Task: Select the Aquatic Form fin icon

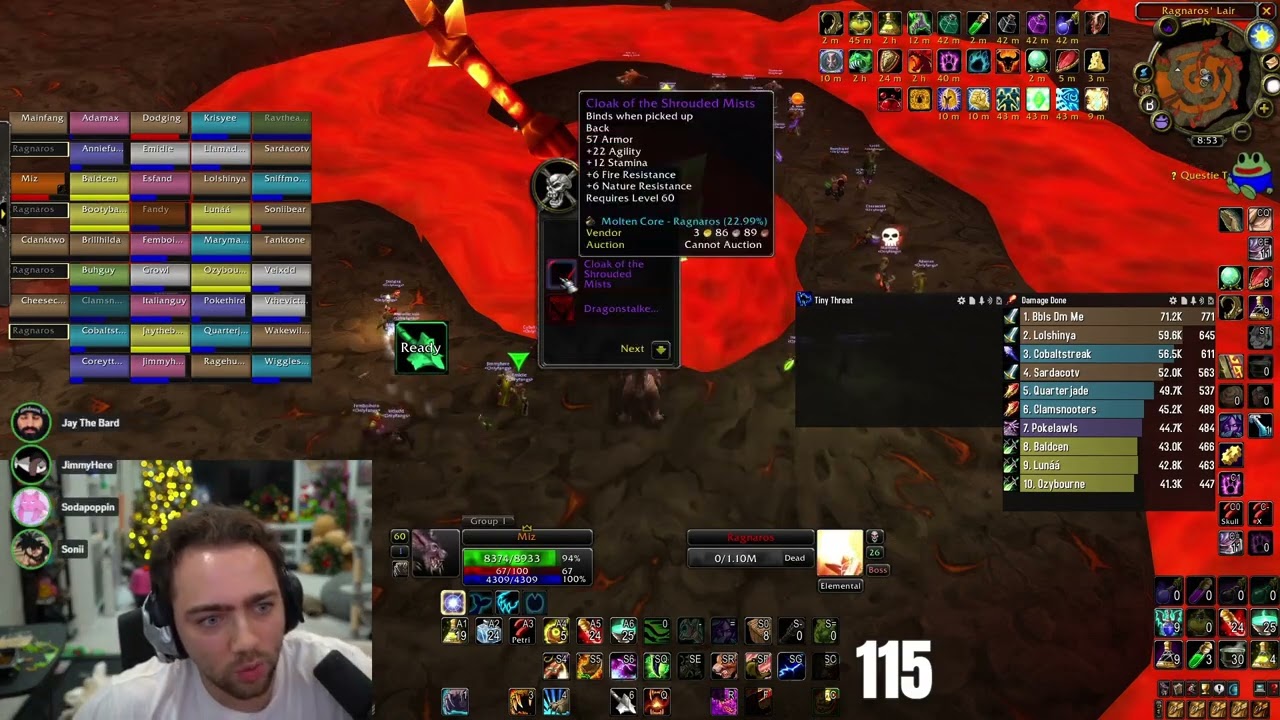Action: point(480,602)
